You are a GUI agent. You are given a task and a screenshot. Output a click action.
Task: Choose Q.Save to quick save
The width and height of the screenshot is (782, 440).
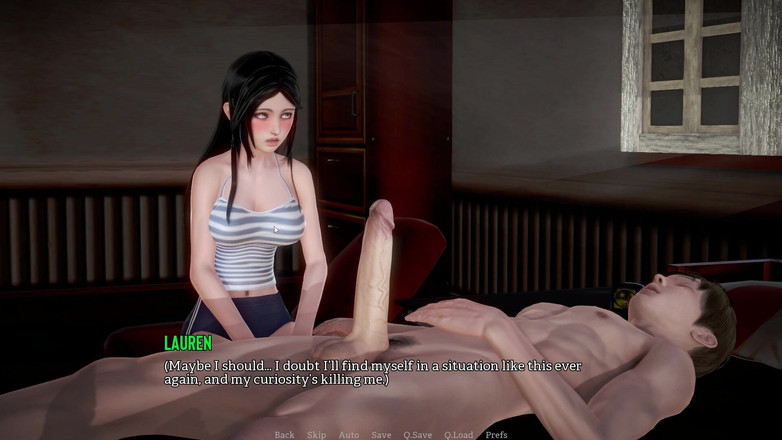tap(418, 435)
